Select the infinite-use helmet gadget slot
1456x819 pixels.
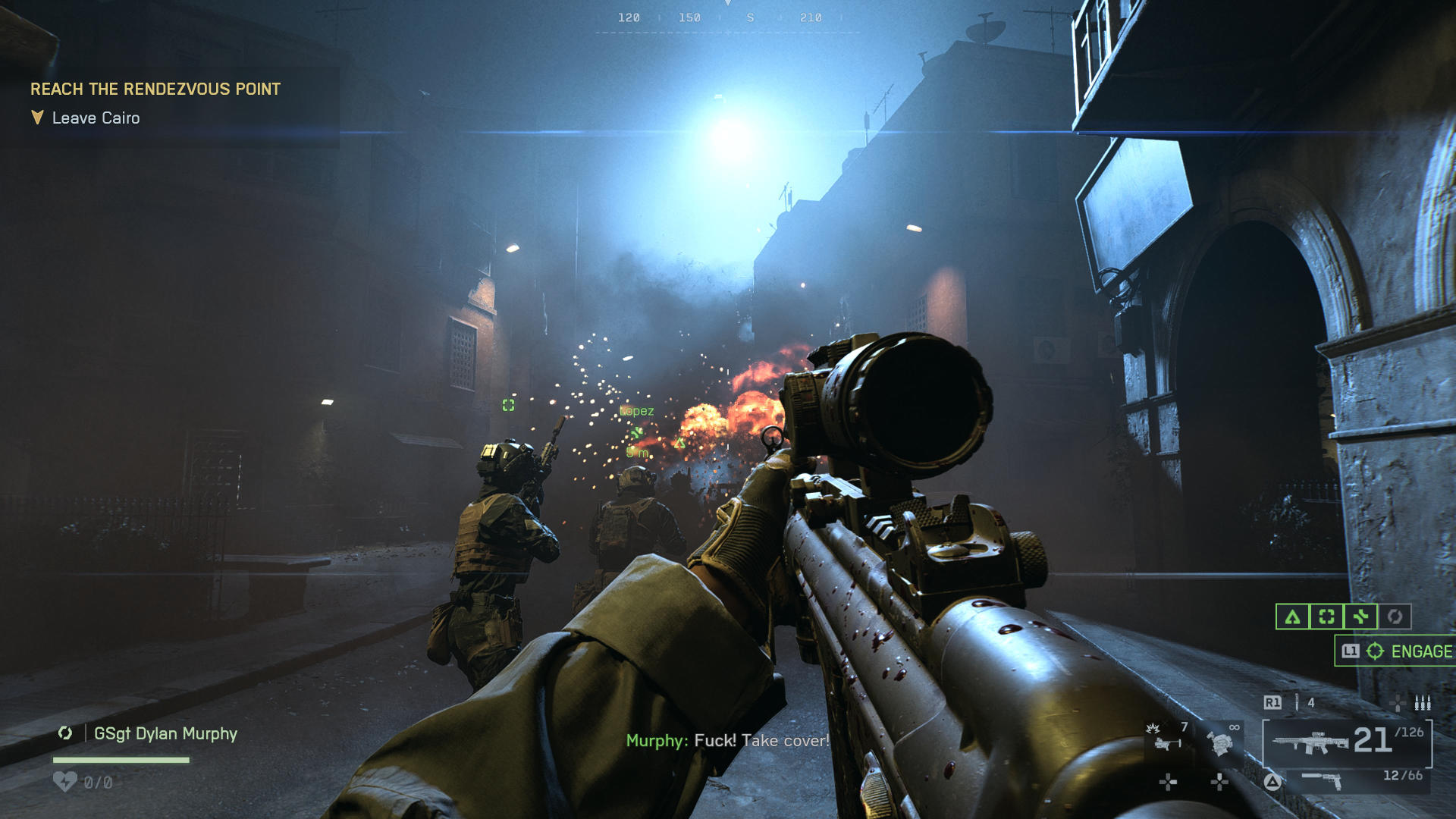1221,741
